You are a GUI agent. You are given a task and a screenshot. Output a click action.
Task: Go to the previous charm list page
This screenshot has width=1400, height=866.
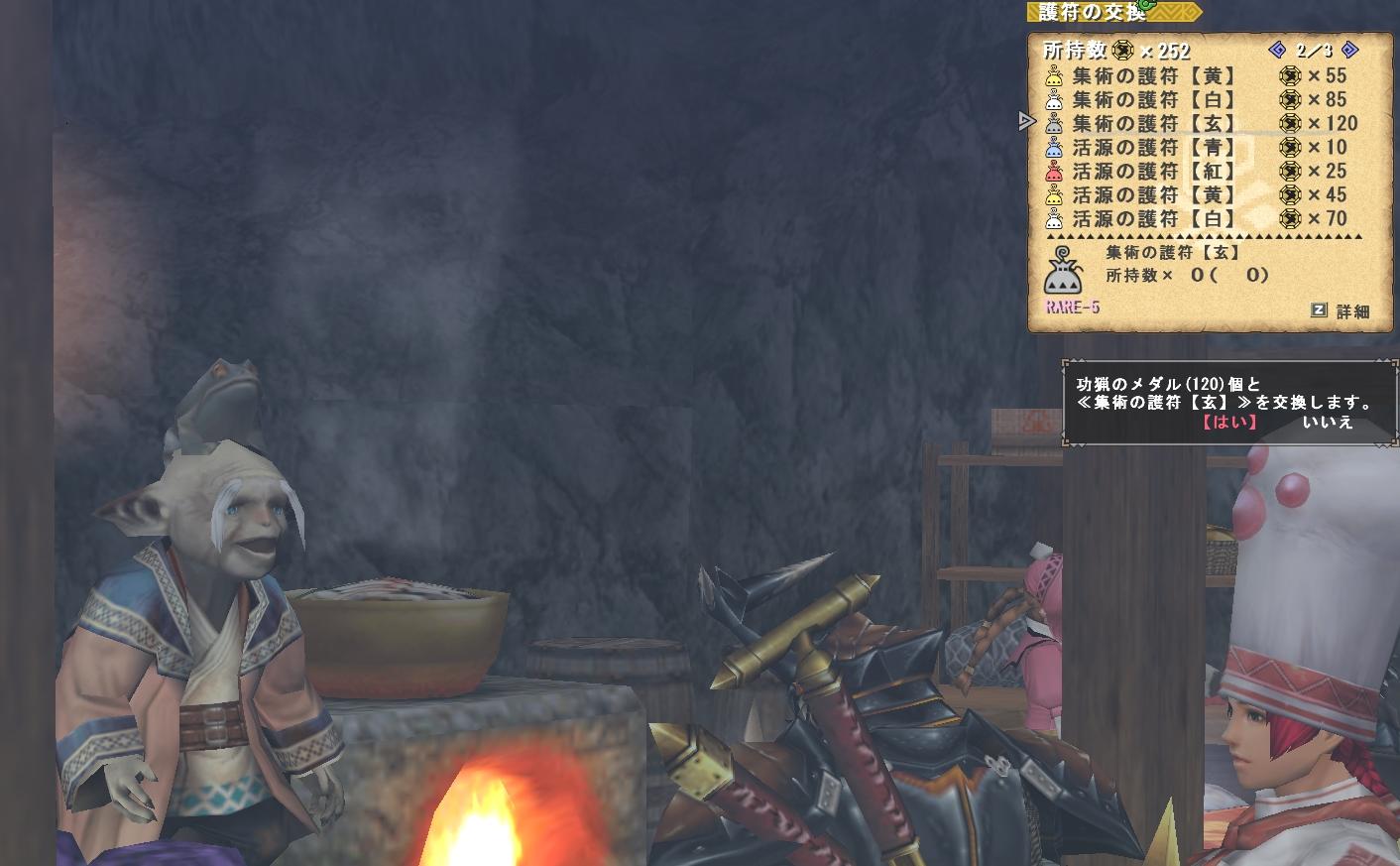coord(1277,50)
